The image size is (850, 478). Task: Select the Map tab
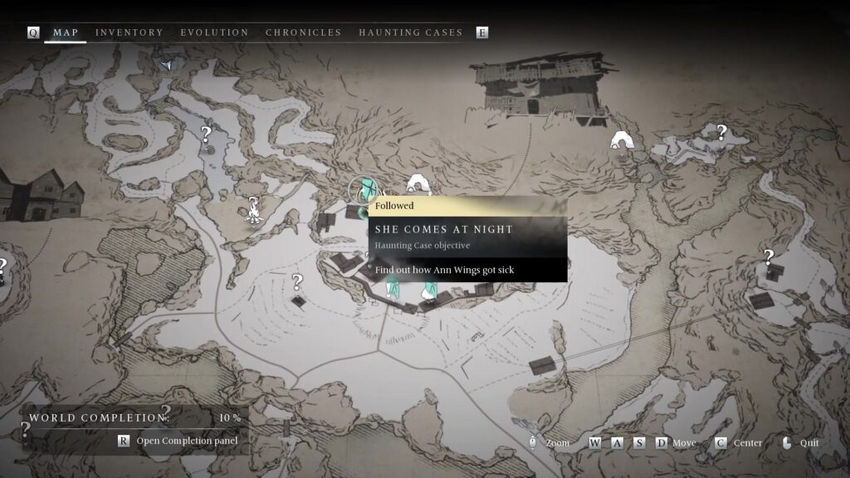tap(65, 33)
